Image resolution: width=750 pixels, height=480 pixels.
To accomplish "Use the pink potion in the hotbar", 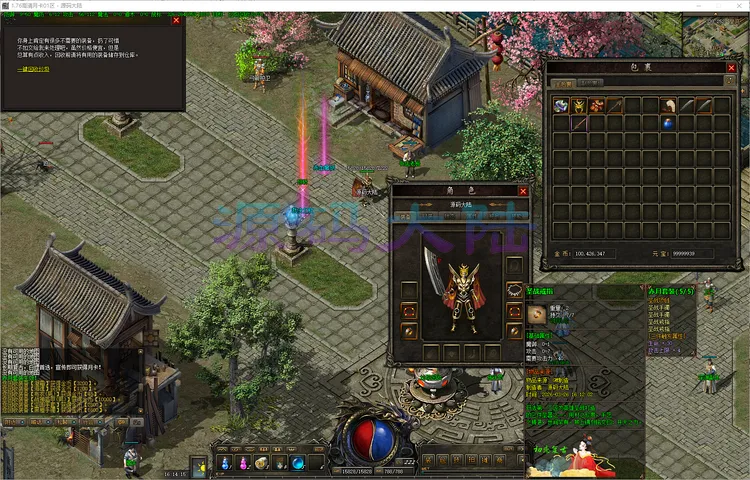I will (243, 463).
